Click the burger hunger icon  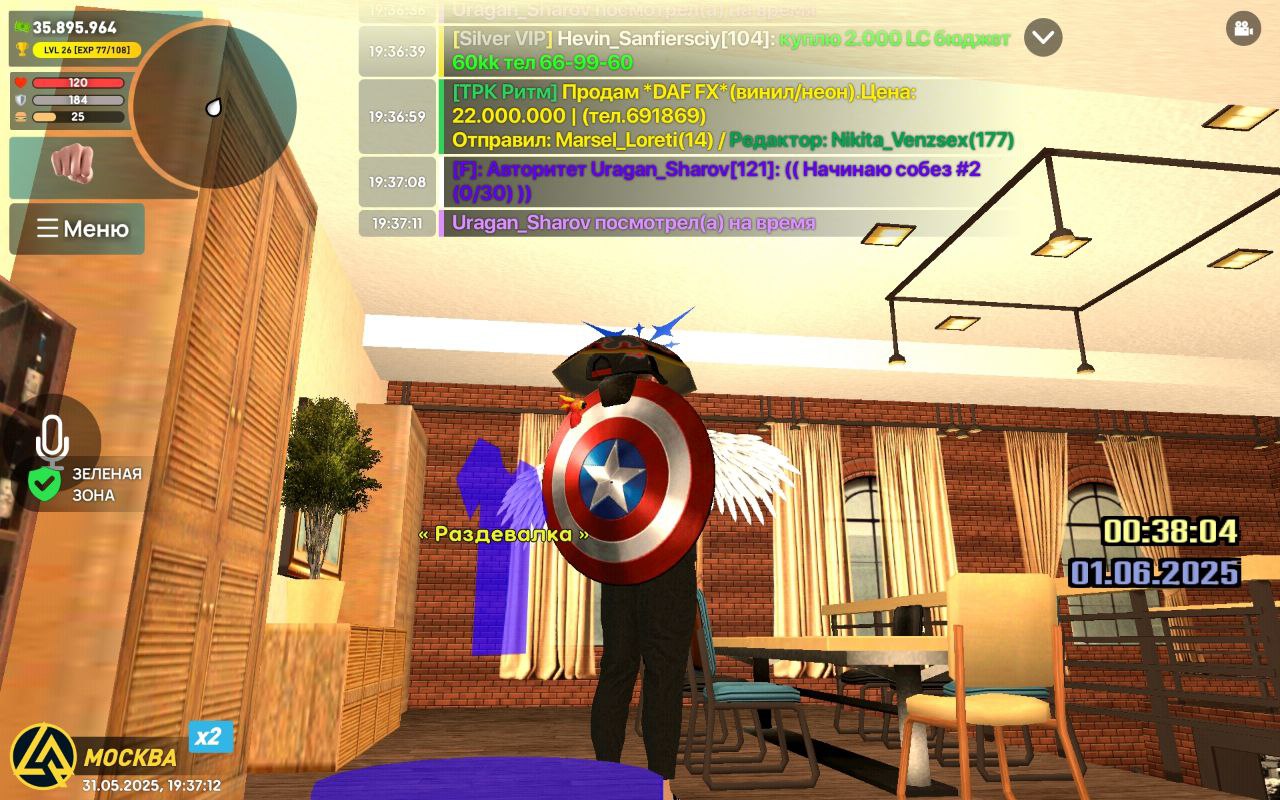pyautogui.click(x=22, y=117)
